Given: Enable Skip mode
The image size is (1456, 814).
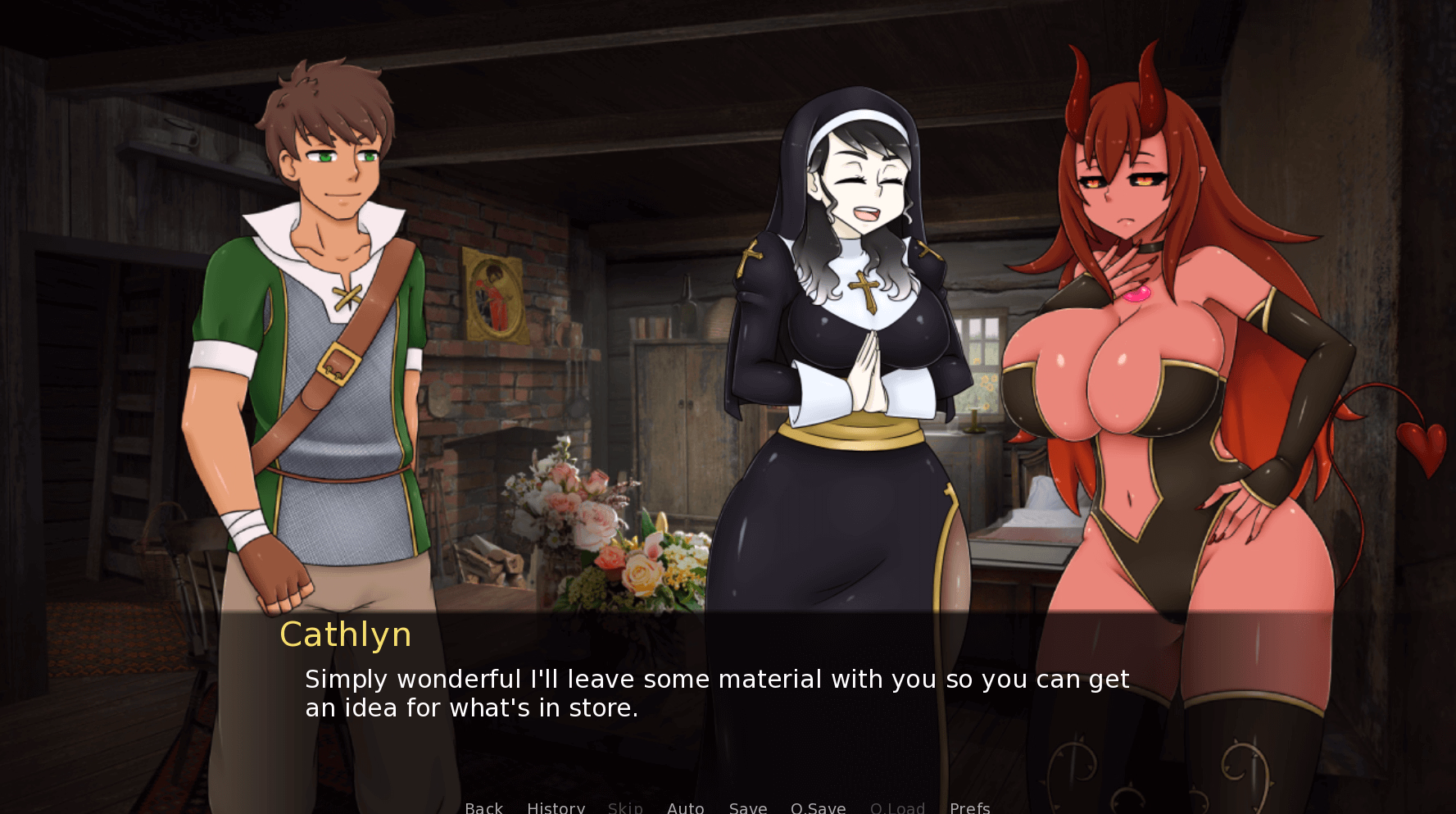Looking at the screenshot, I should (625, 807).
